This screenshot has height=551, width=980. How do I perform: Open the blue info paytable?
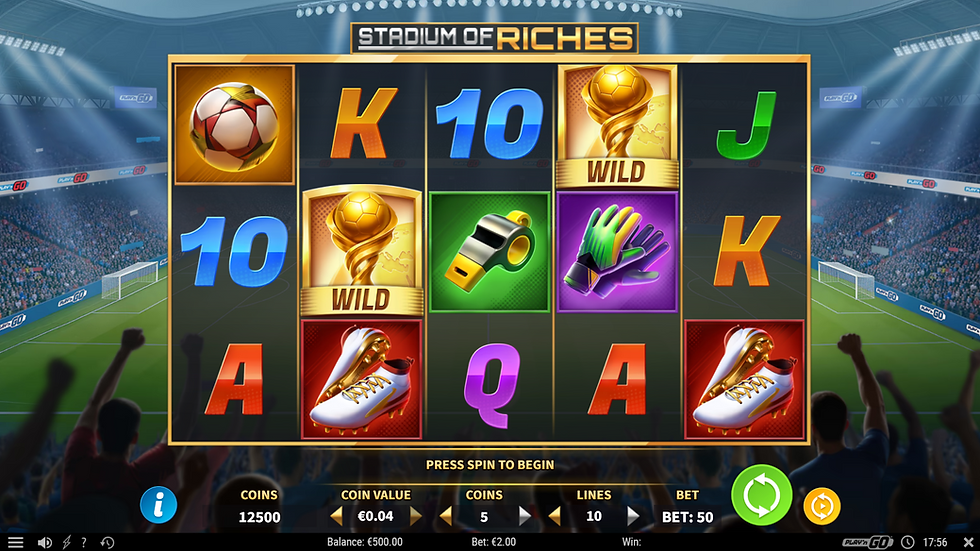click(158, 504)
